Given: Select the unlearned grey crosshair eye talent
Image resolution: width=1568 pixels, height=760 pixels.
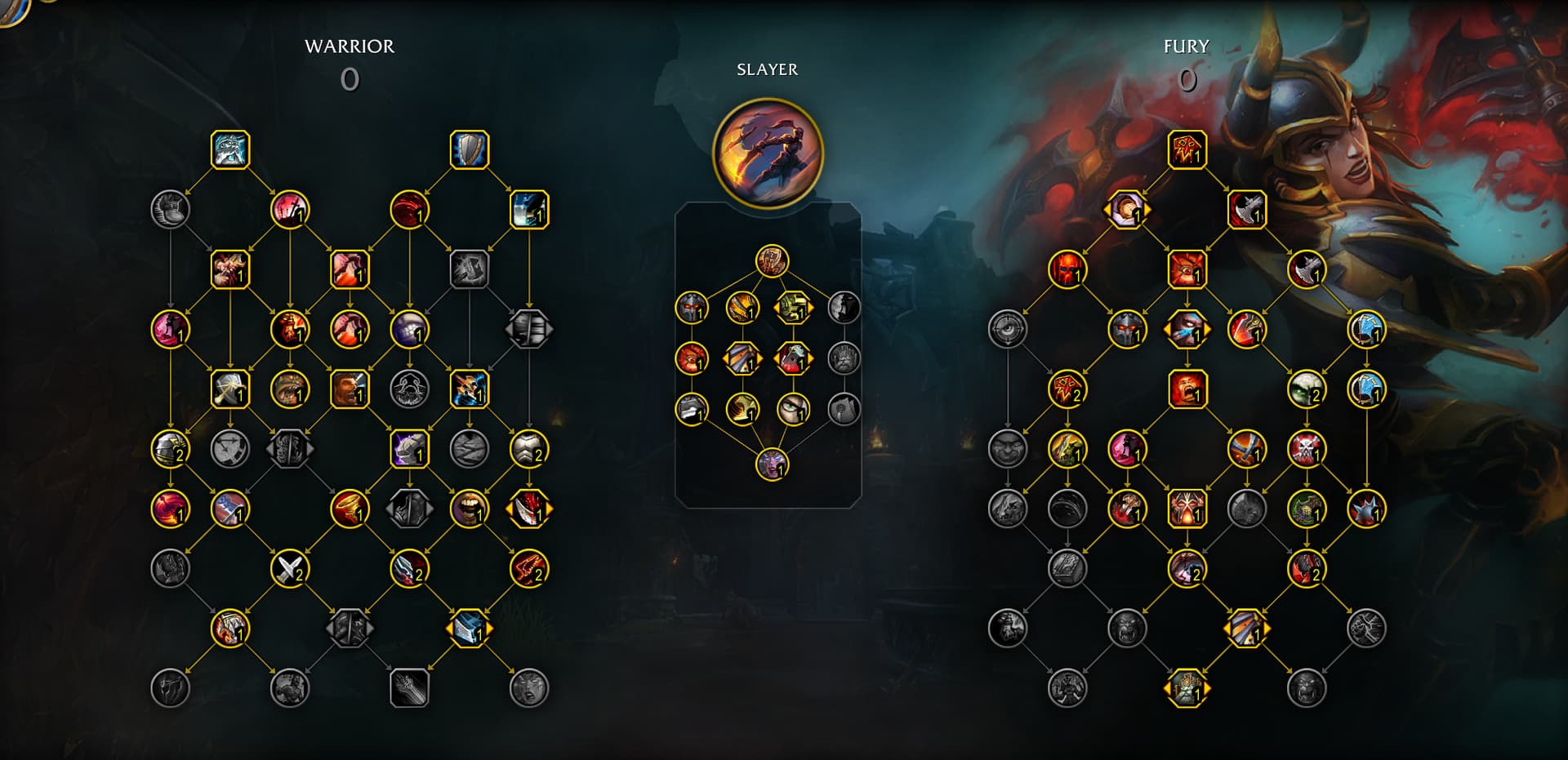Looking at the screenshot, I should pyautogui.click(x=1008, y=329).
